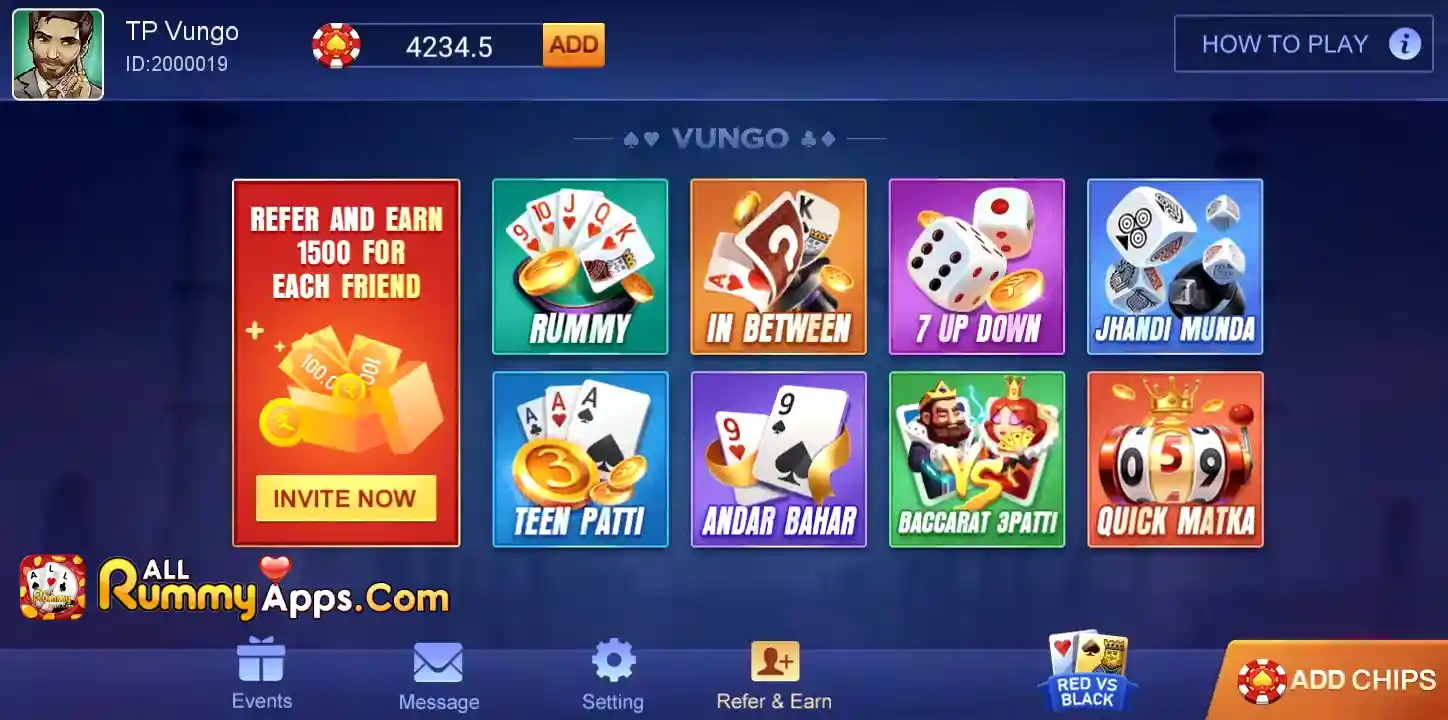Open the Events gift panel
Image resolution: width=1448 pixels, height=720 pixels.
point(261,672)
